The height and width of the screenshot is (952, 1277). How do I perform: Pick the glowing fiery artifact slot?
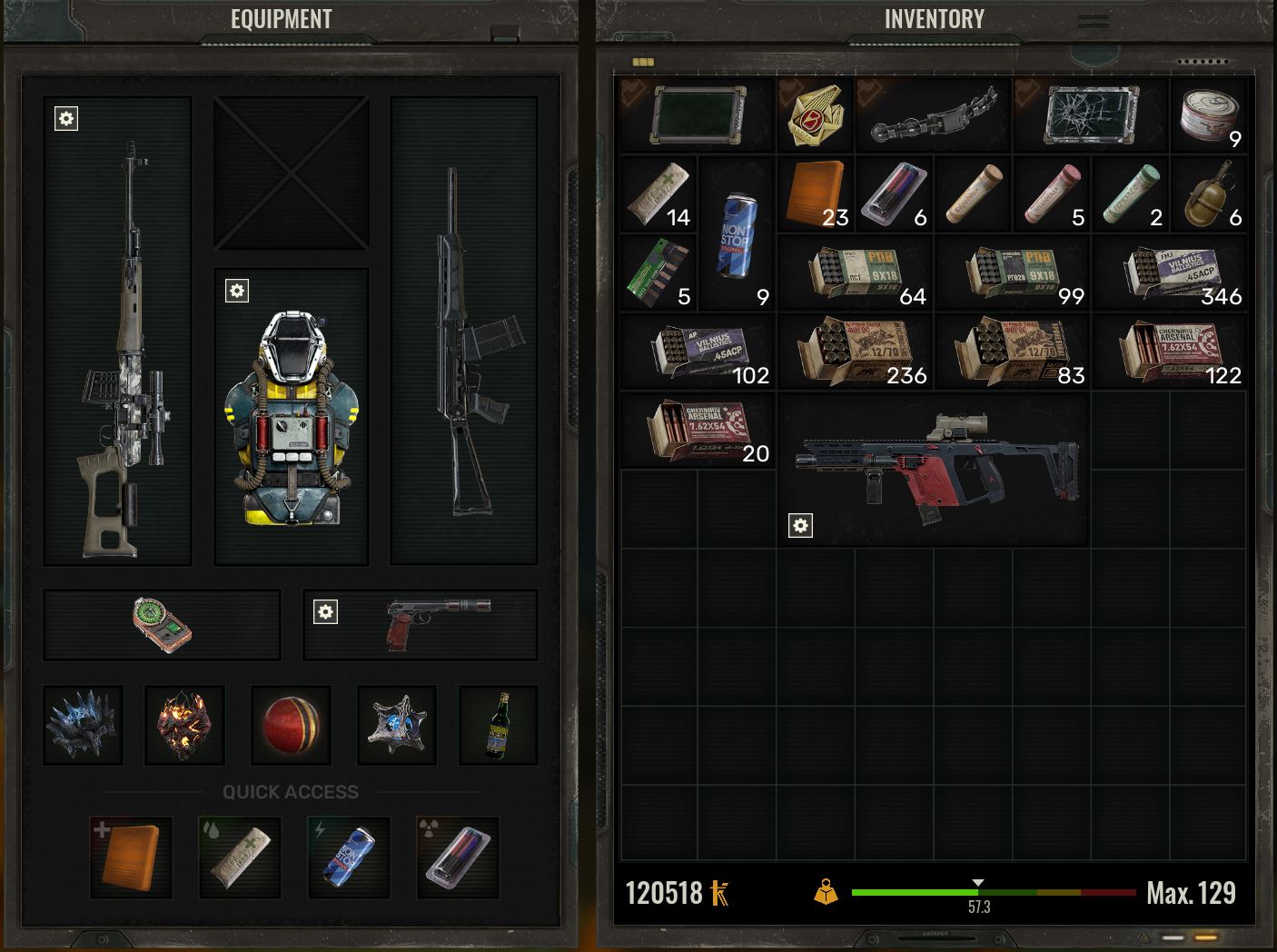click(x=184, y=725)
